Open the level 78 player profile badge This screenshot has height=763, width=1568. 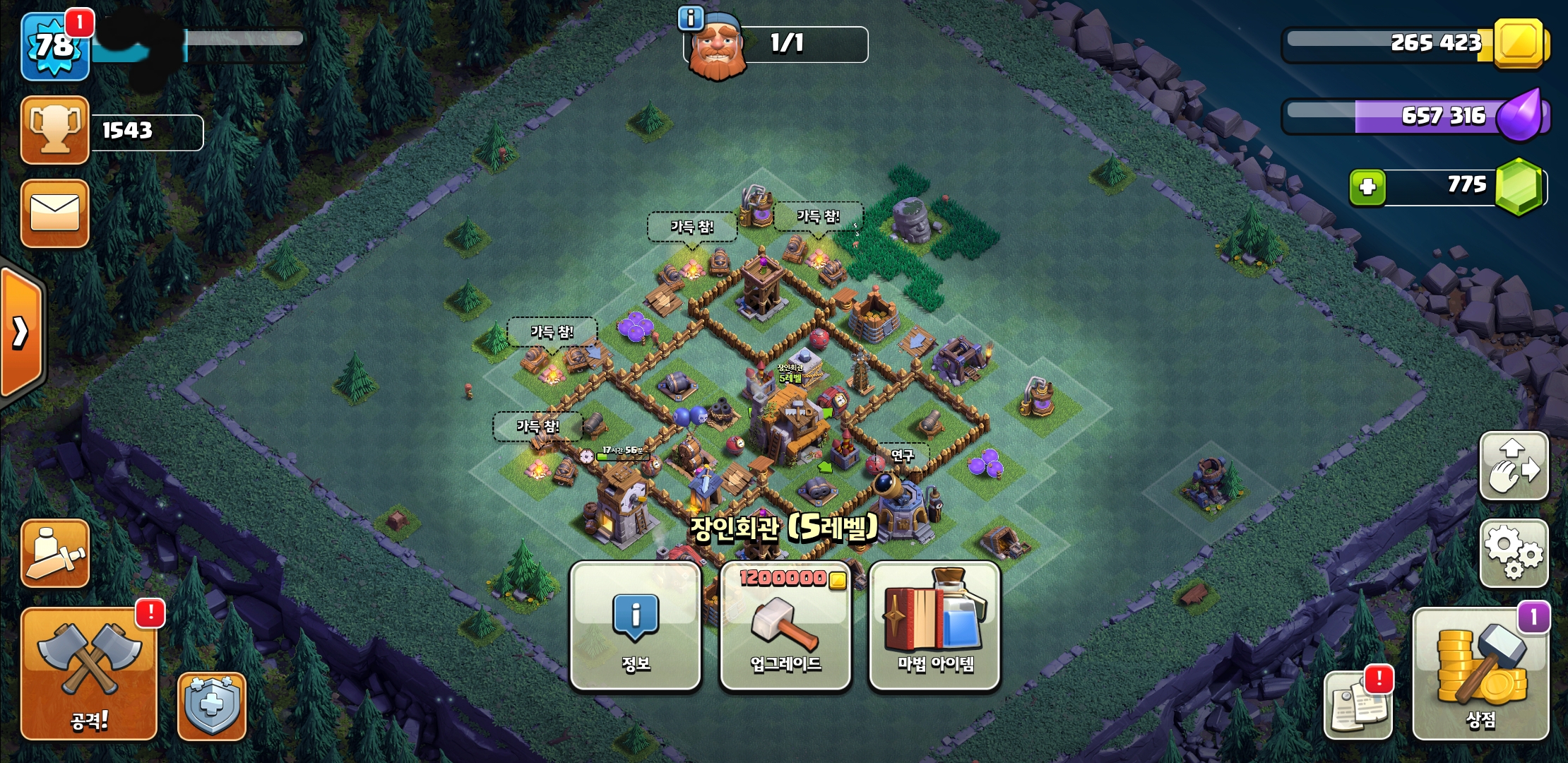pyautogui.click(x=55, y=47)
